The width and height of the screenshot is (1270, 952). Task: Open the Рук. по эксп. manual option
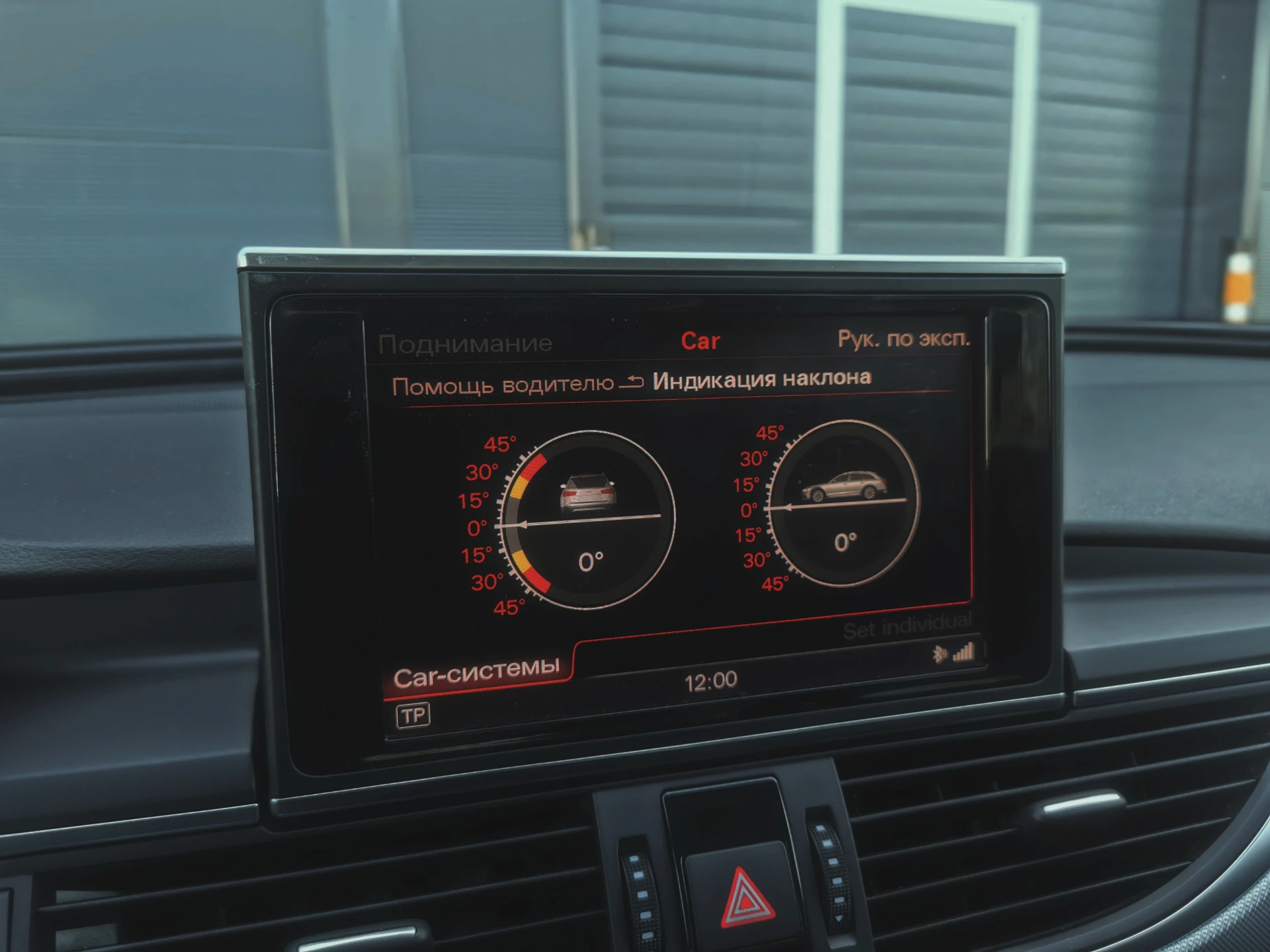click(x=904, y=338)
